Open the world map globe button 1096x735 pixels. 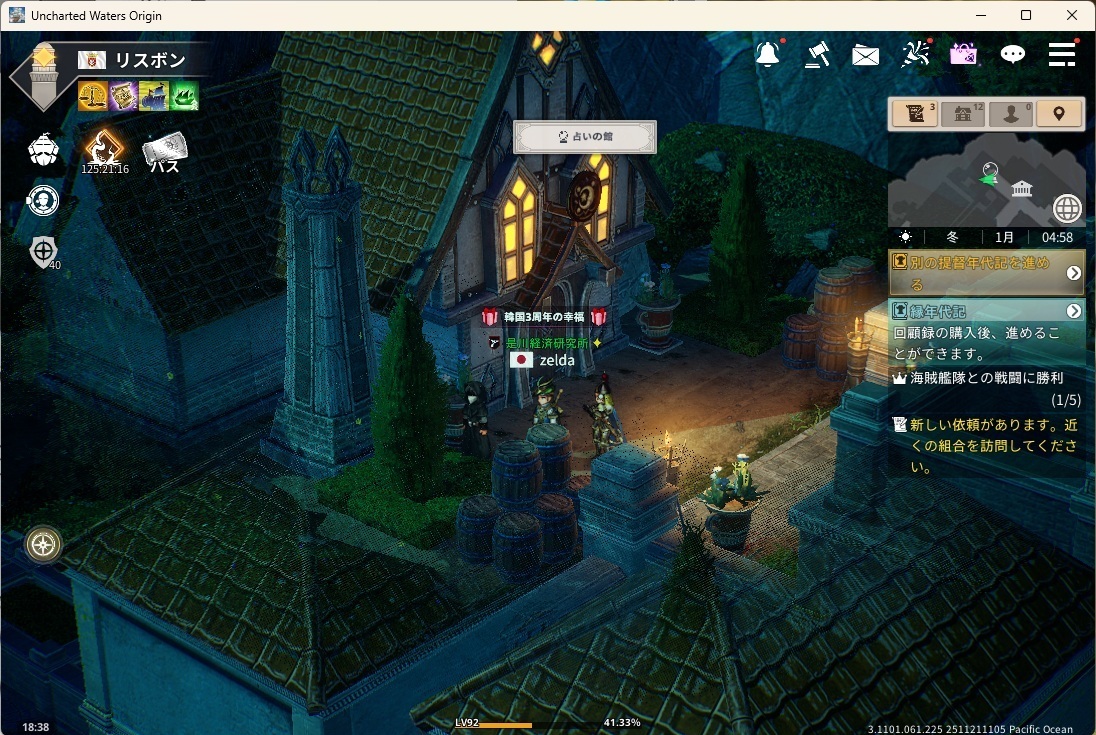click(1067, 208)
